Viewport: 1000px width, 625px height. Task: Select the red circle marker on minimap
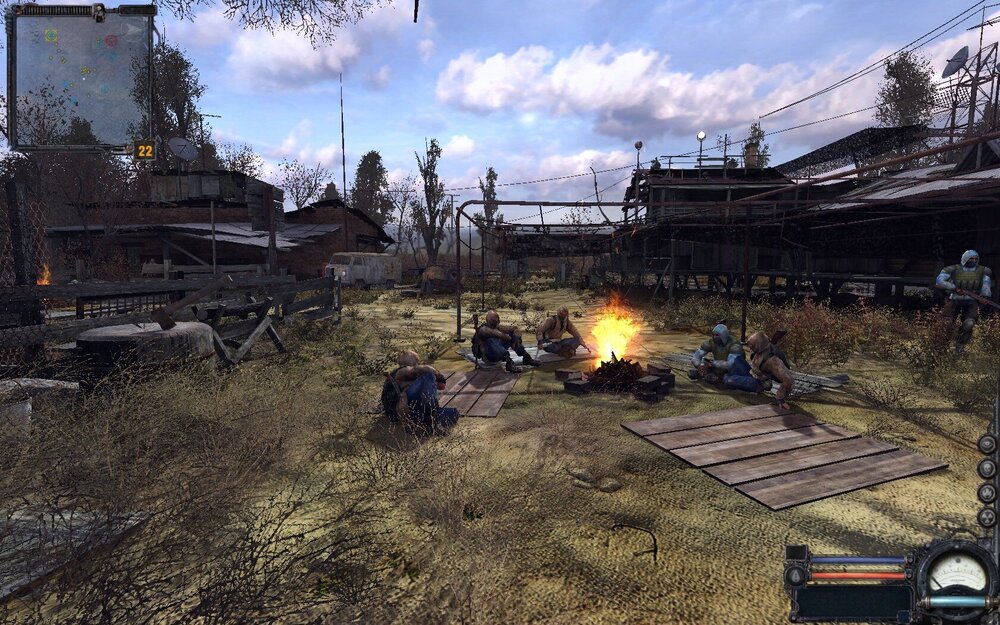(x=111, y=40)
